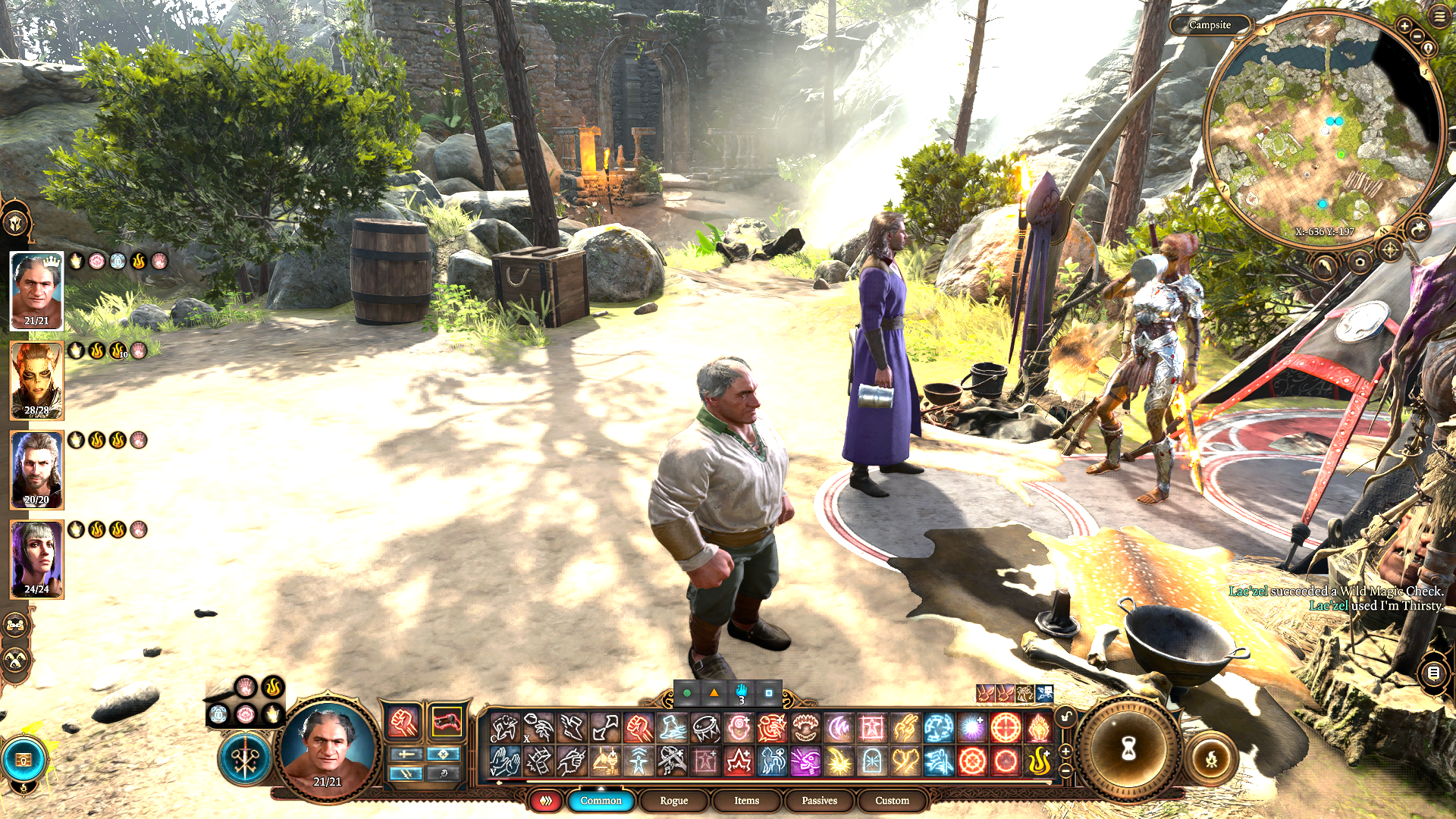Zoom out on the minimap
This screenshot has width=1456, height=819.
pyautogui.click(x=1416, y=36)
